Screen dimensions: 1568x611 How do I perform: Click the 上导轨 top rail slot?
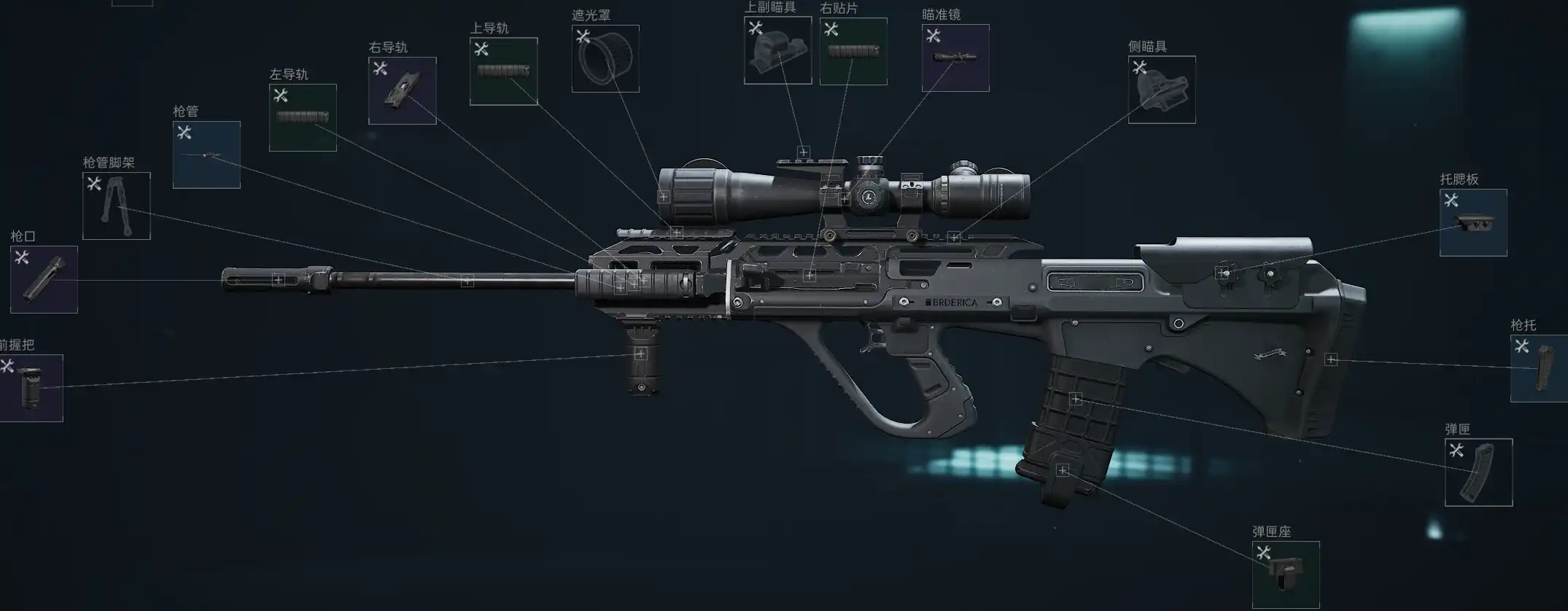[503, 71]
